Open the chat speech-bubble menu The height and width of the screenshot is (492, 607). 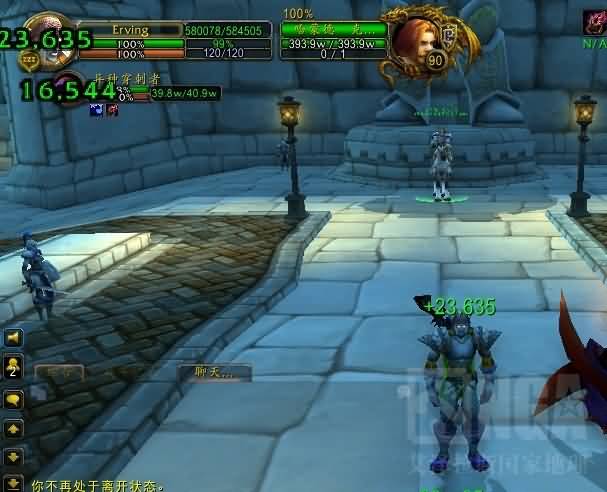[14, 400]
